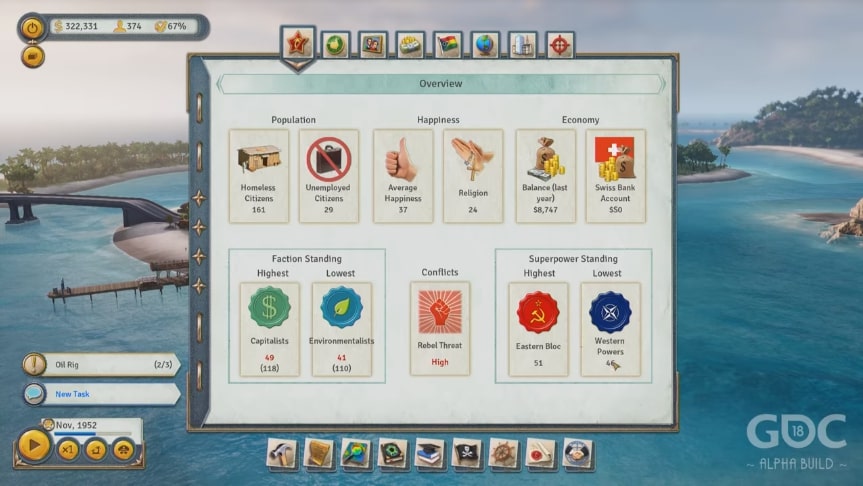Select the flag tab in the almanac

pyautogui.click(x=447, y=45)
